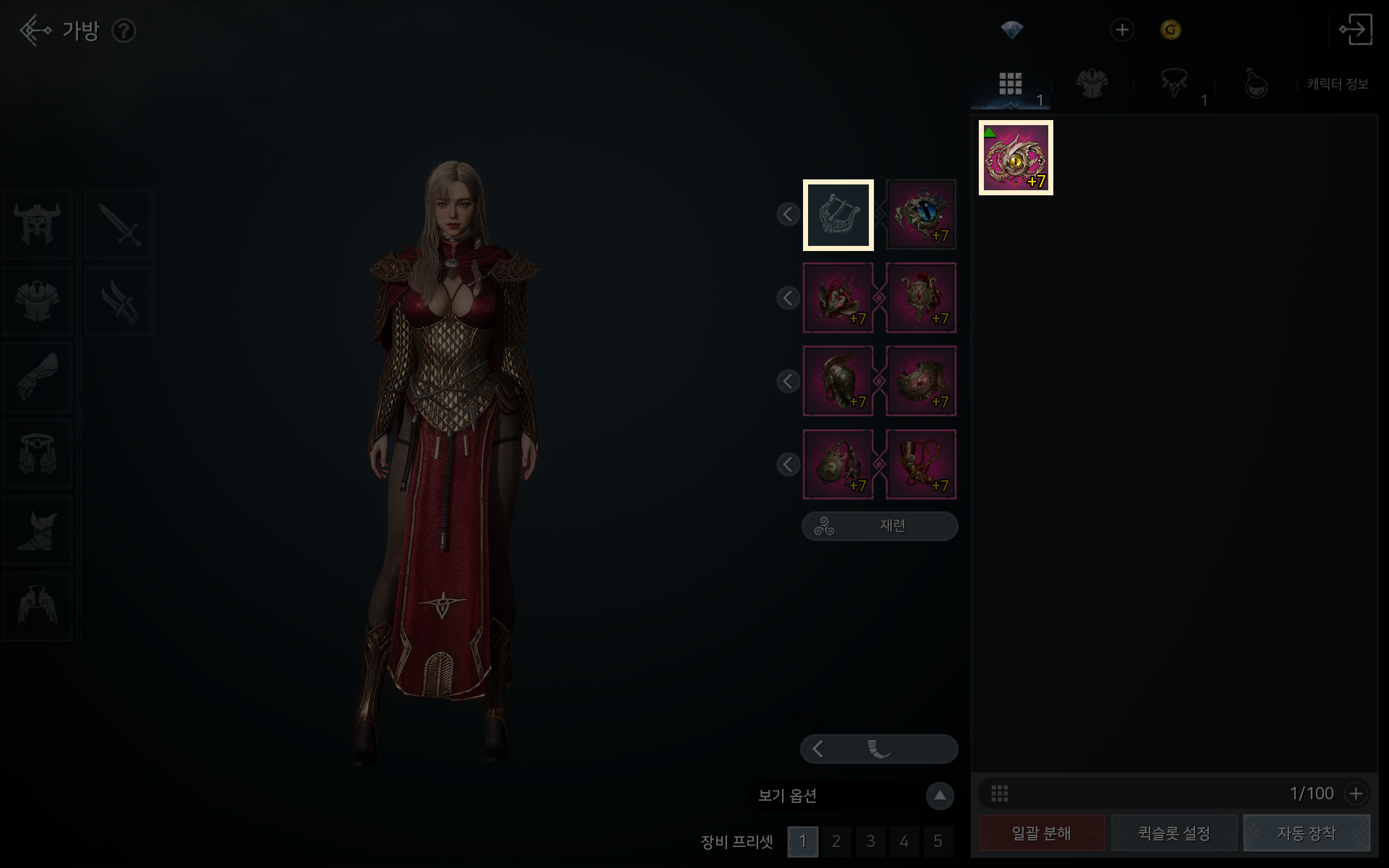
Task: Expand the 보기 옵션 view options
Action: 940,796
